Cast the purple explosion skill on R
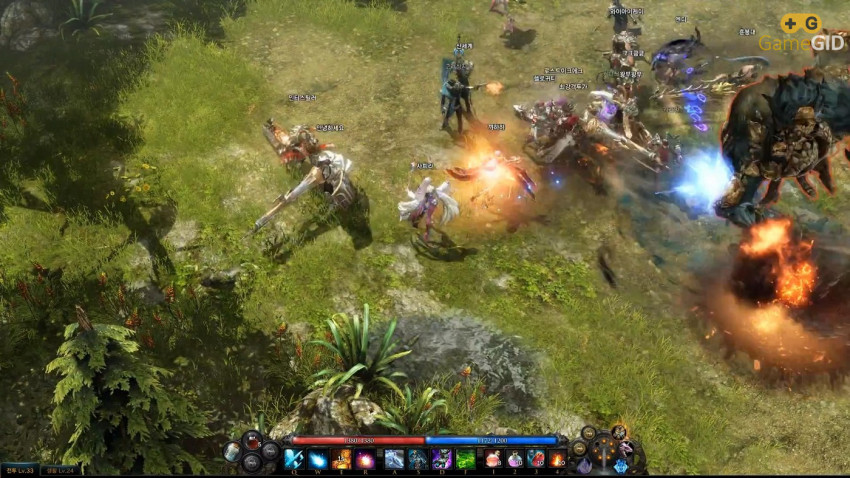This screenshot has height=478, width=850. [x=366, y=459]
